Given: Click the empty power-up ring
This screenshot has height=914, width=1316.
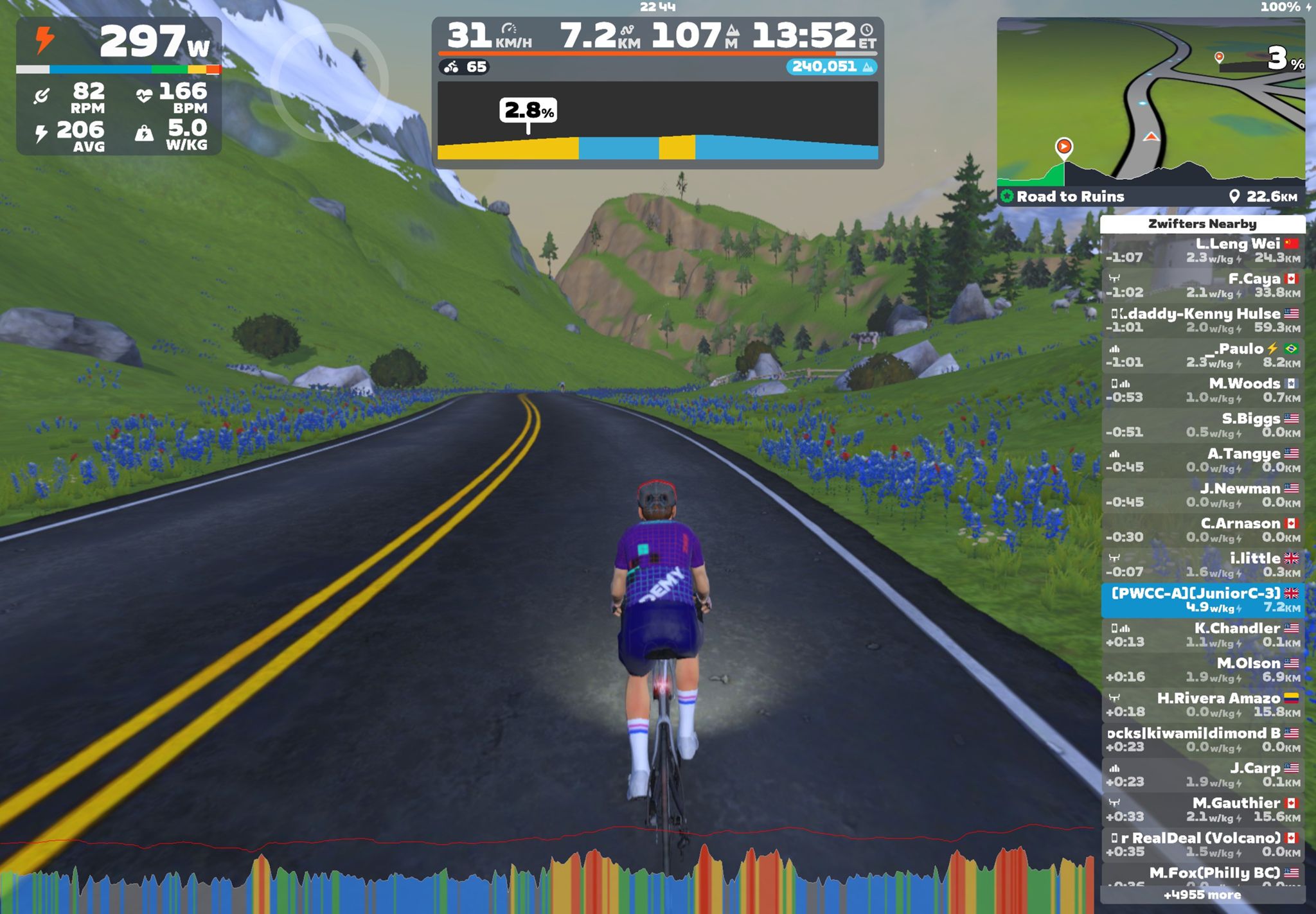Looking at the screenshot, I should [329, 80].
